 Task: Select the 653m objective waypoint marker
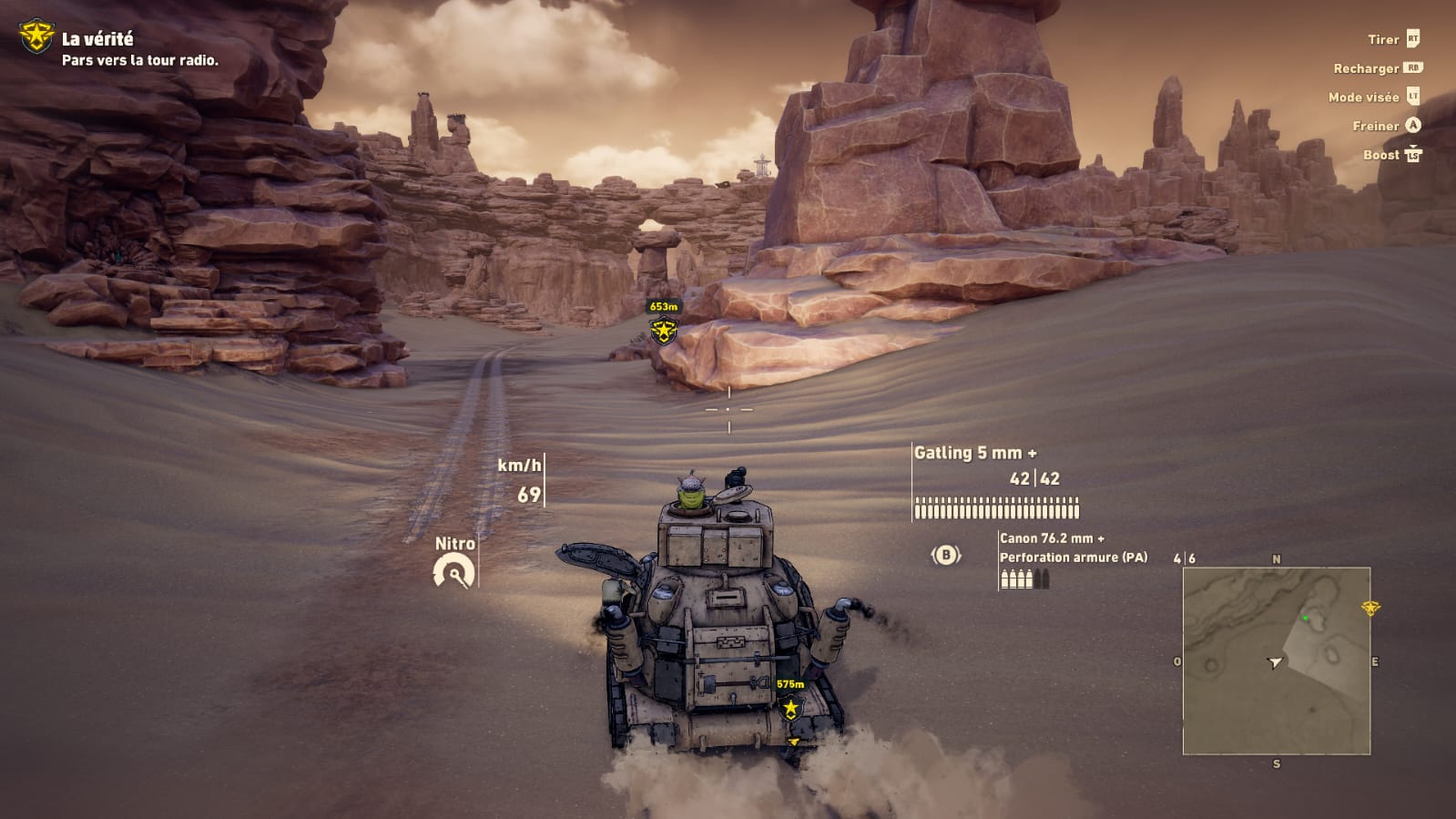click(664, 331)
